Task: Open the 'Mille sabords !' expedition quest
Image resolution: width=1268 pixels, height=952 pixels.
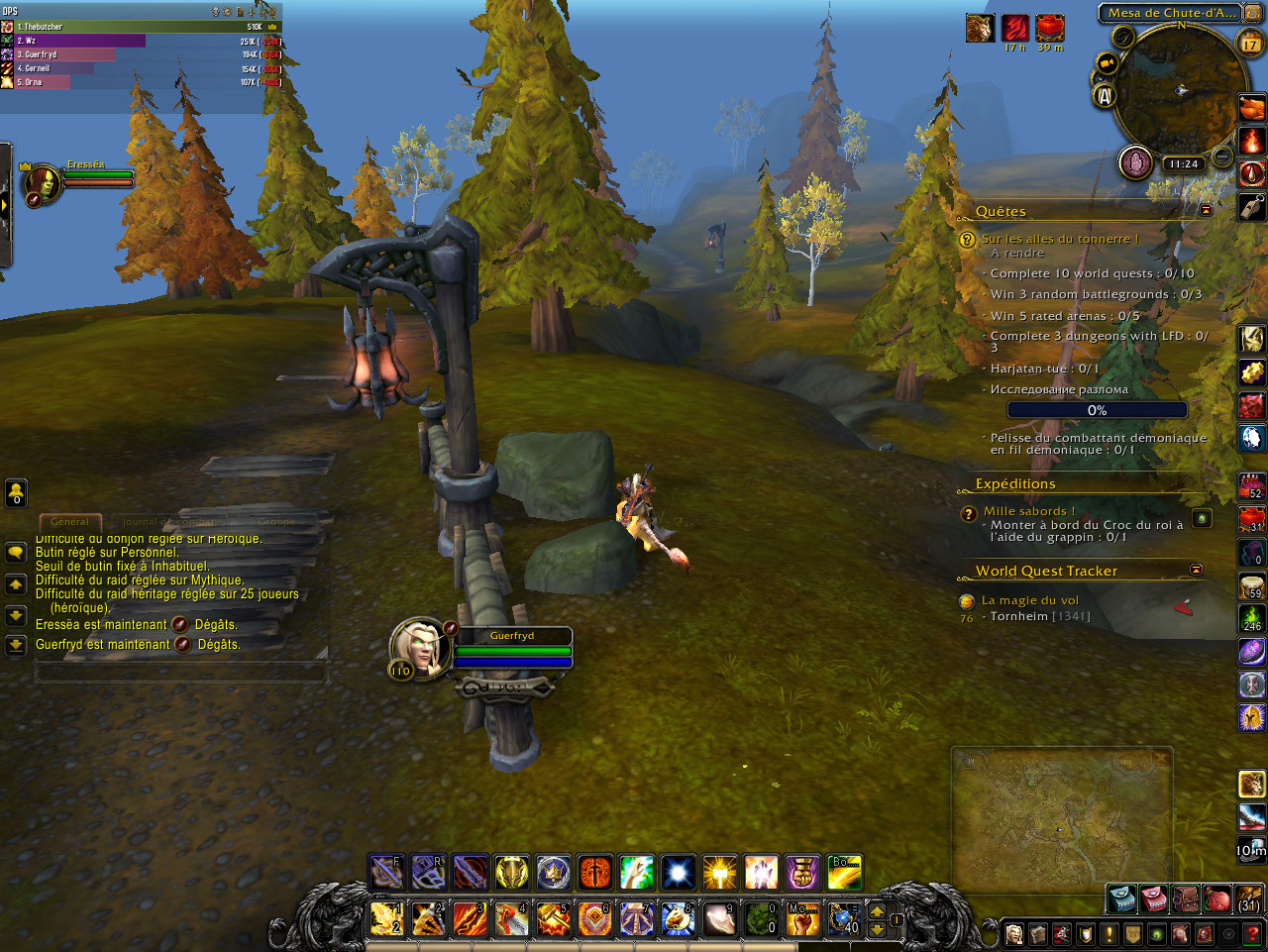Action: pos(1028,511)
